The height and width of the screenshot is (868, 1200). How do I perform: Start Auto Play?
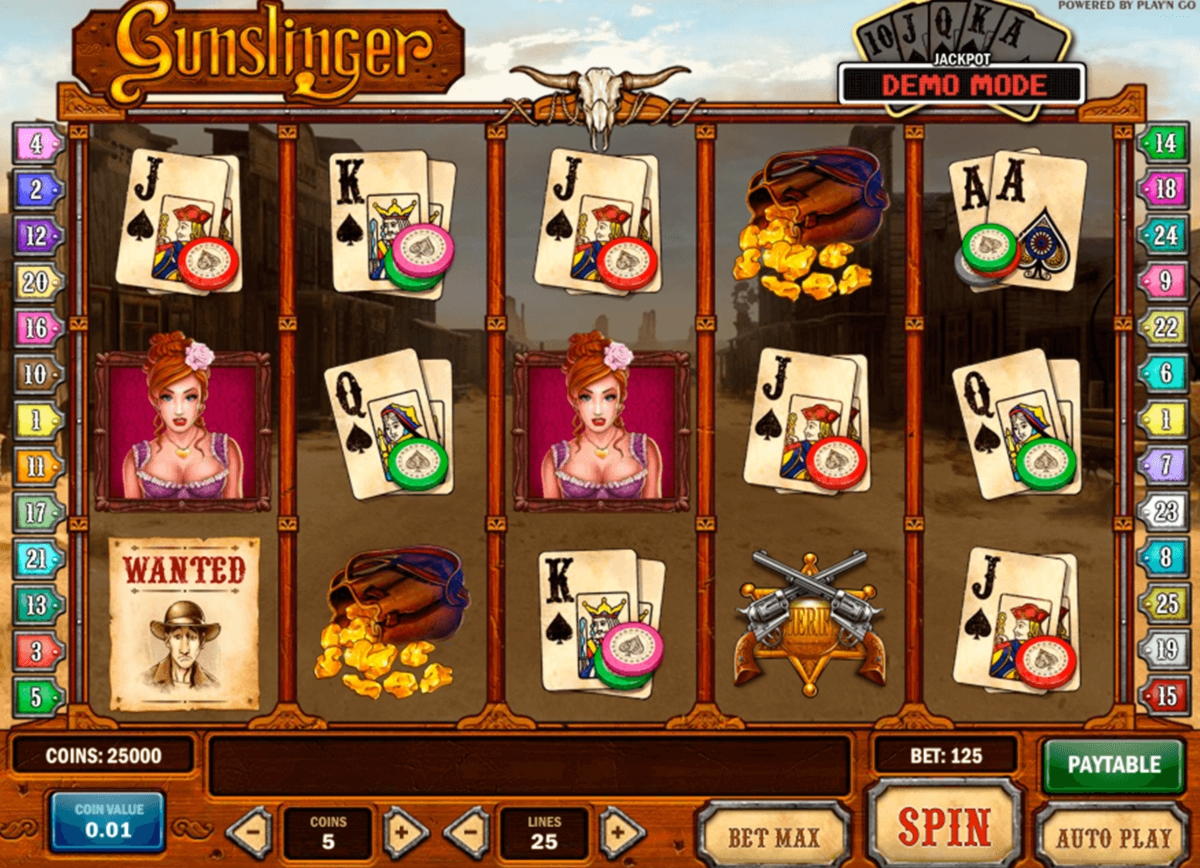[1113, 837]
